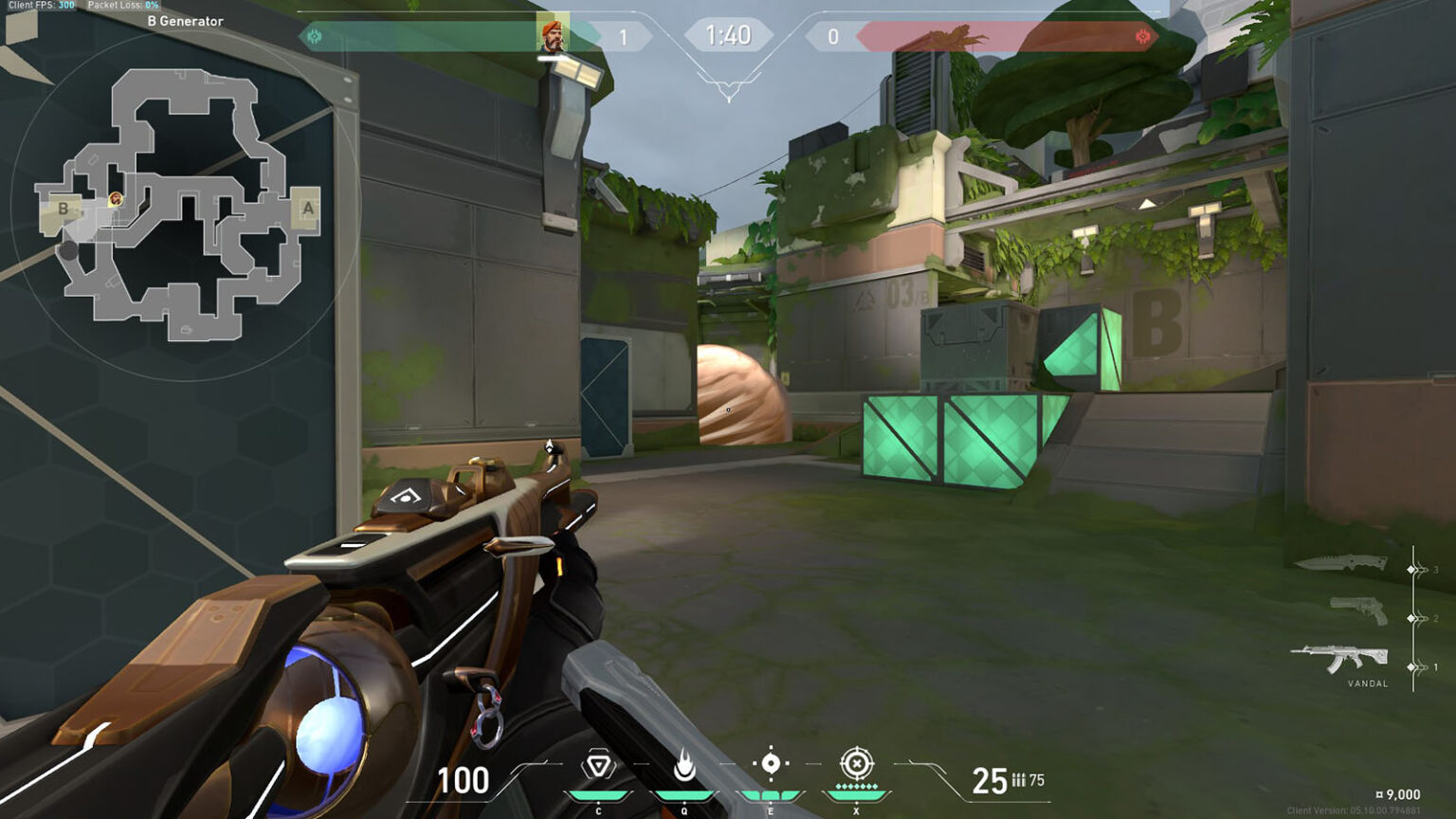Click the player arrow on the minimap

pyautogui.click(x=114, y=201)
